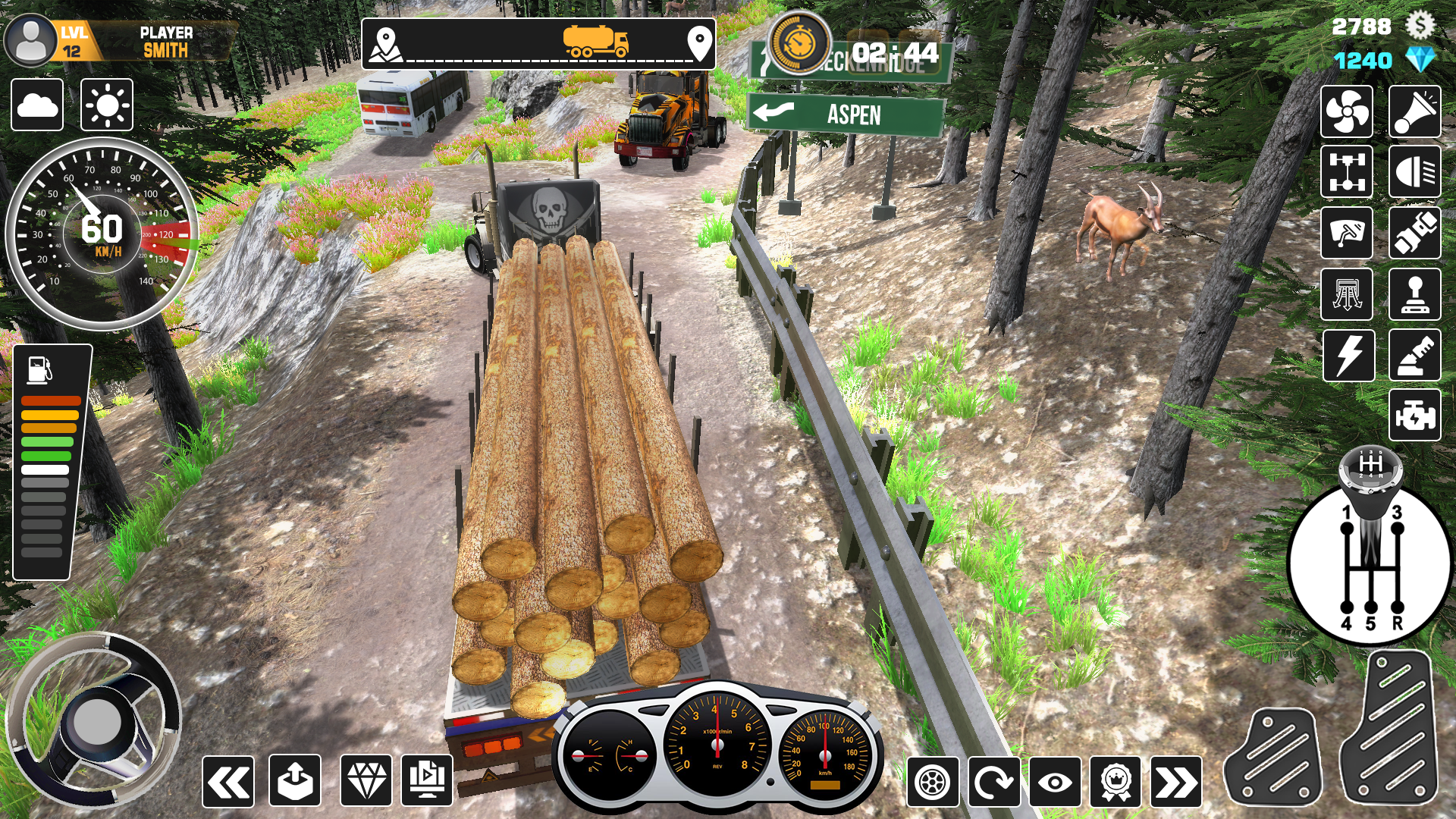Turn the steering wheel control
This screenshot has height=819, width=1456.
(94, 720)
